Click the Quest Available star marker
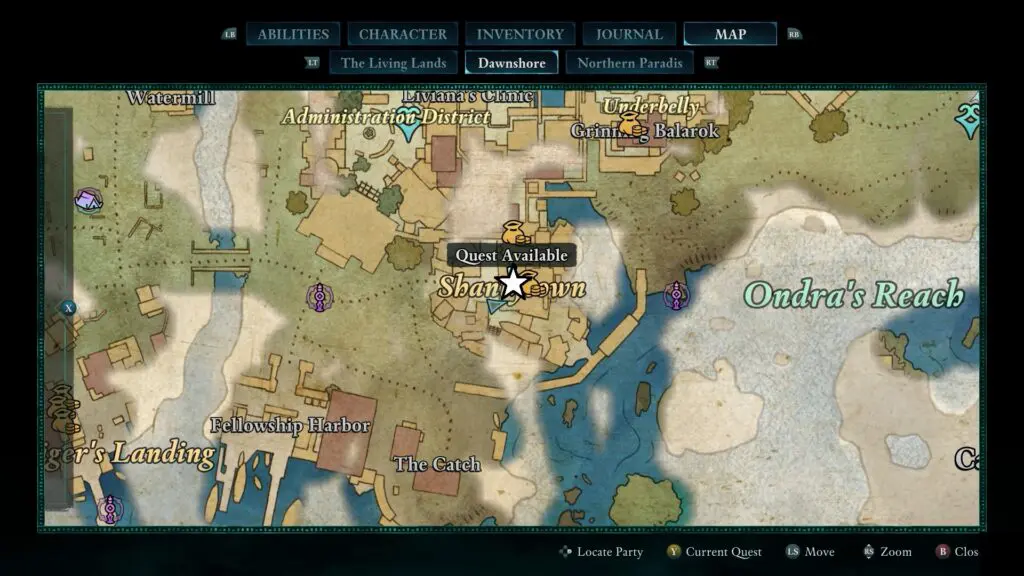Viewport: 1024px width, 576px height. point(512,284)
